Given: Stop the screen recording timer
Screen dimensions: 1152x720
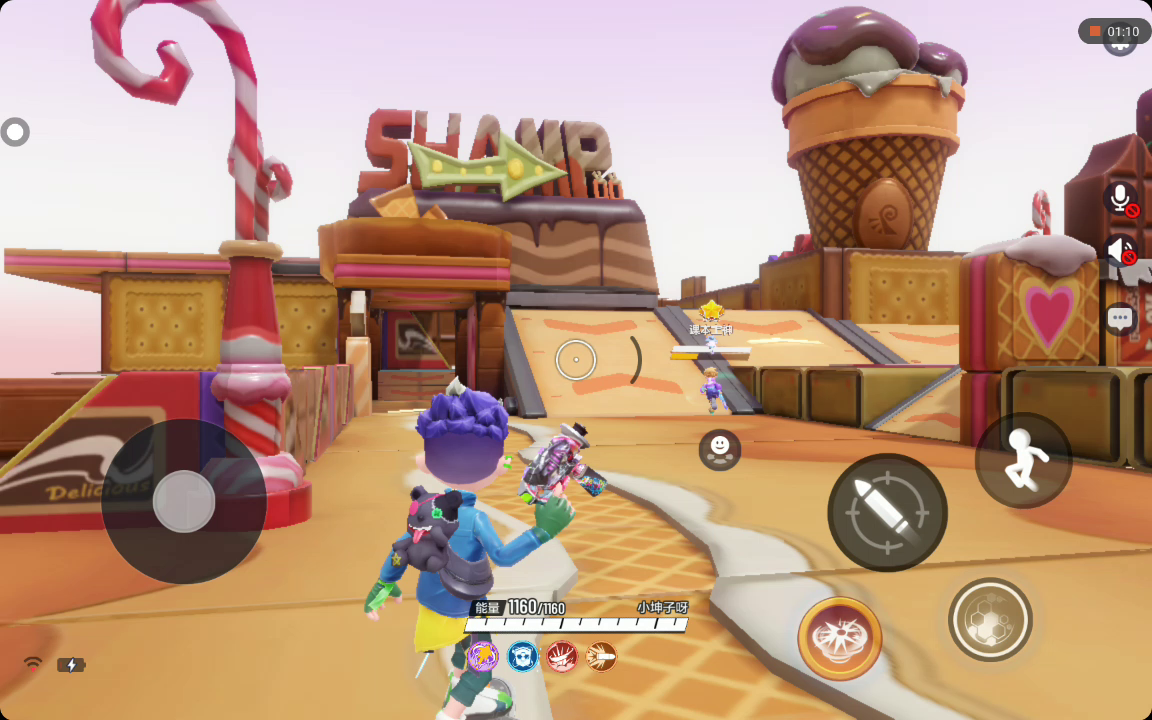Looking at the screenshot, I should point(1095,32).
